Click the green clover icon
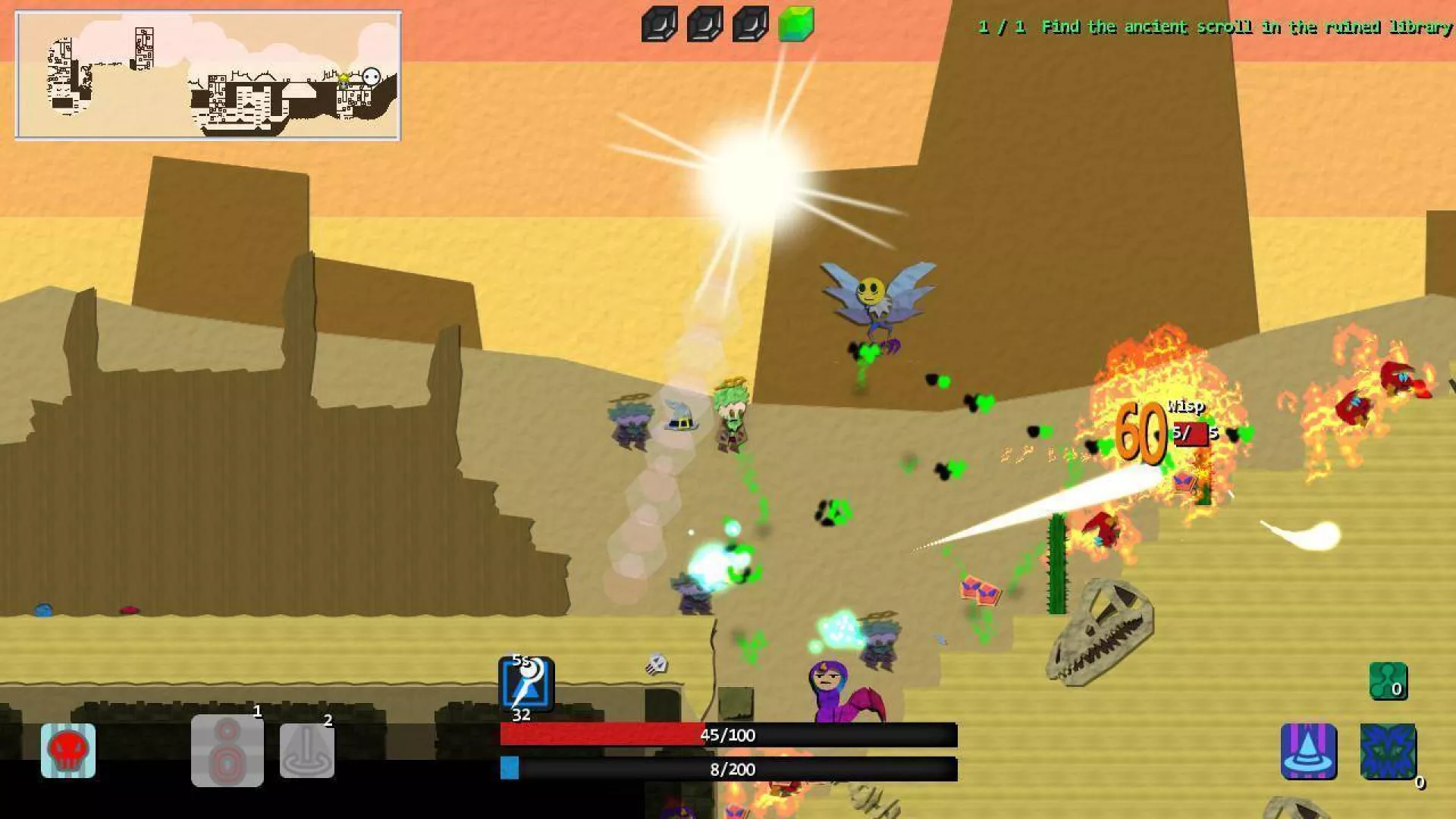 coord(1388,680)
